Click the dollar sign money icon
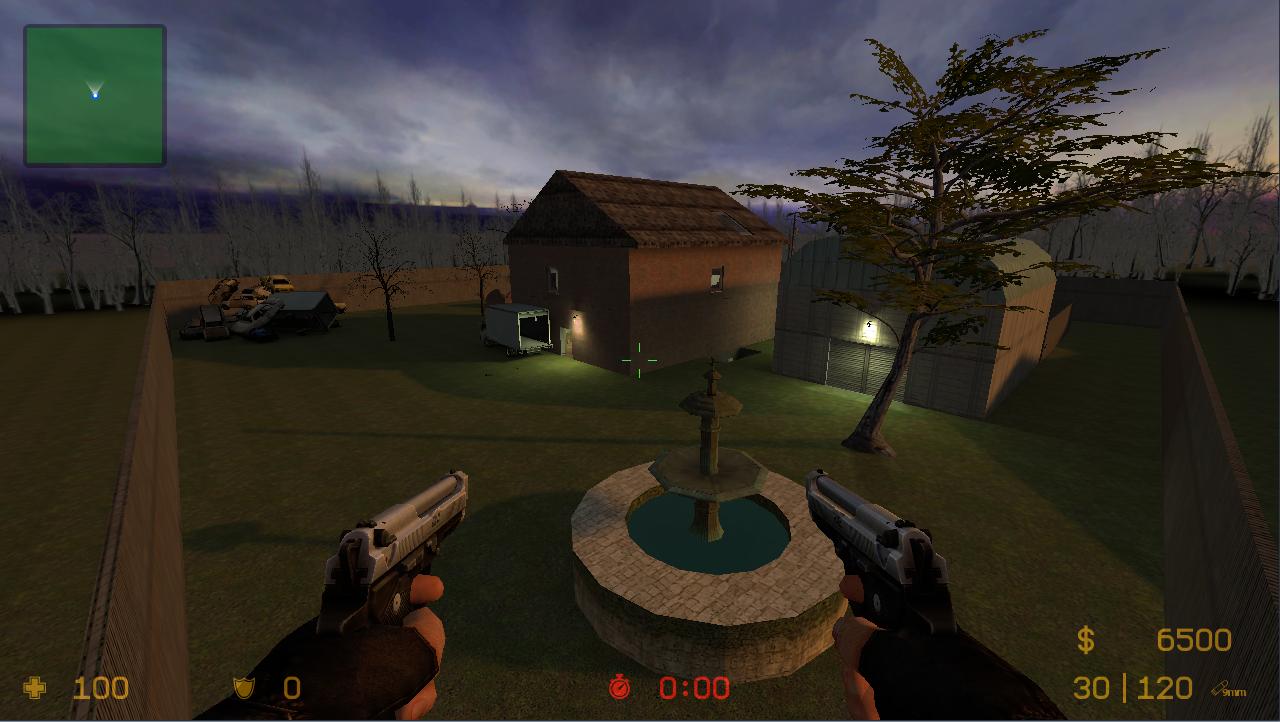The width and height of the screenshot is (1280, 722). point(1084,638)
